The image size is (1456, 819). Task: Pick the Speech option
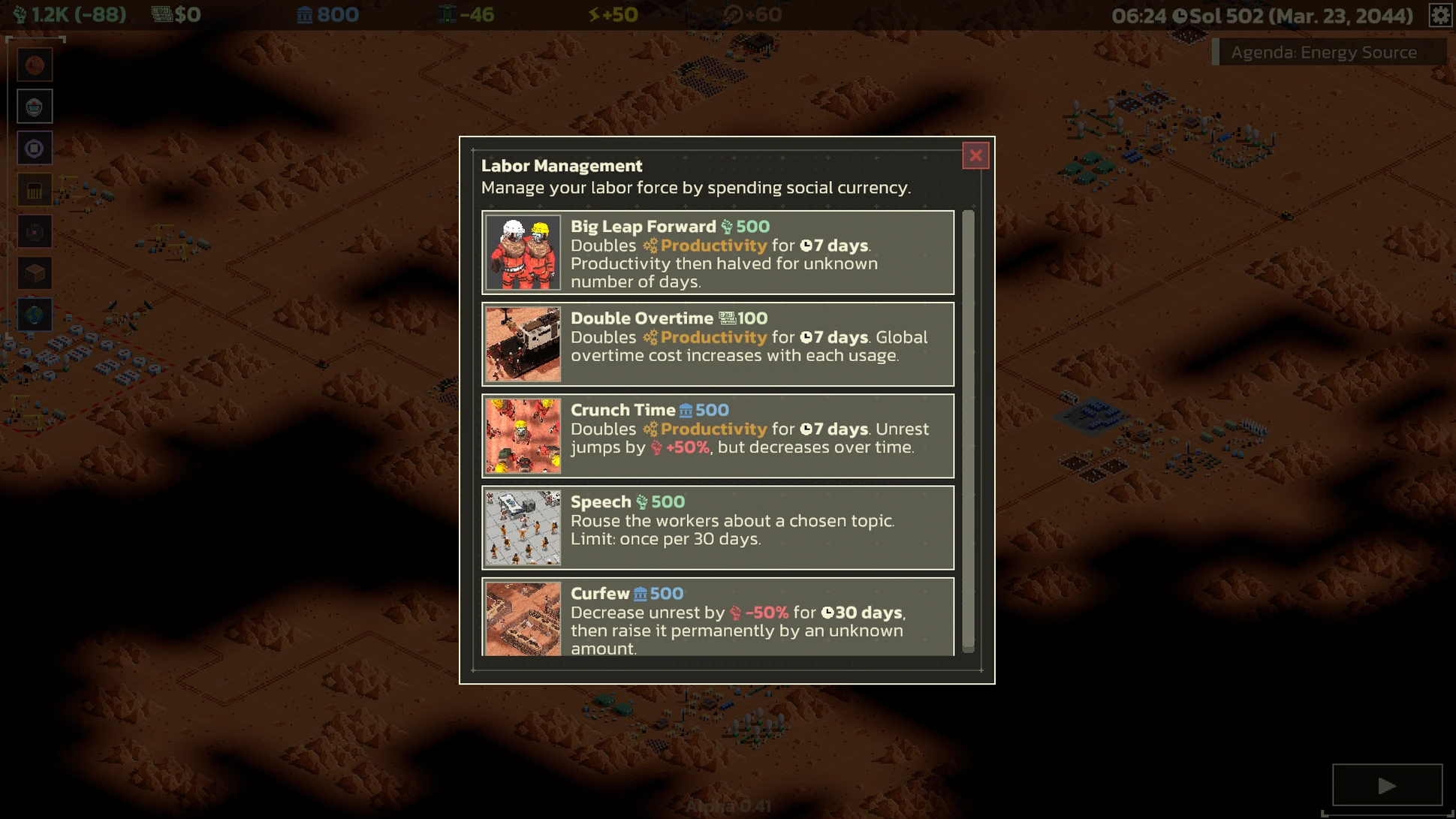pyautogui.click(x=718, y=528)
